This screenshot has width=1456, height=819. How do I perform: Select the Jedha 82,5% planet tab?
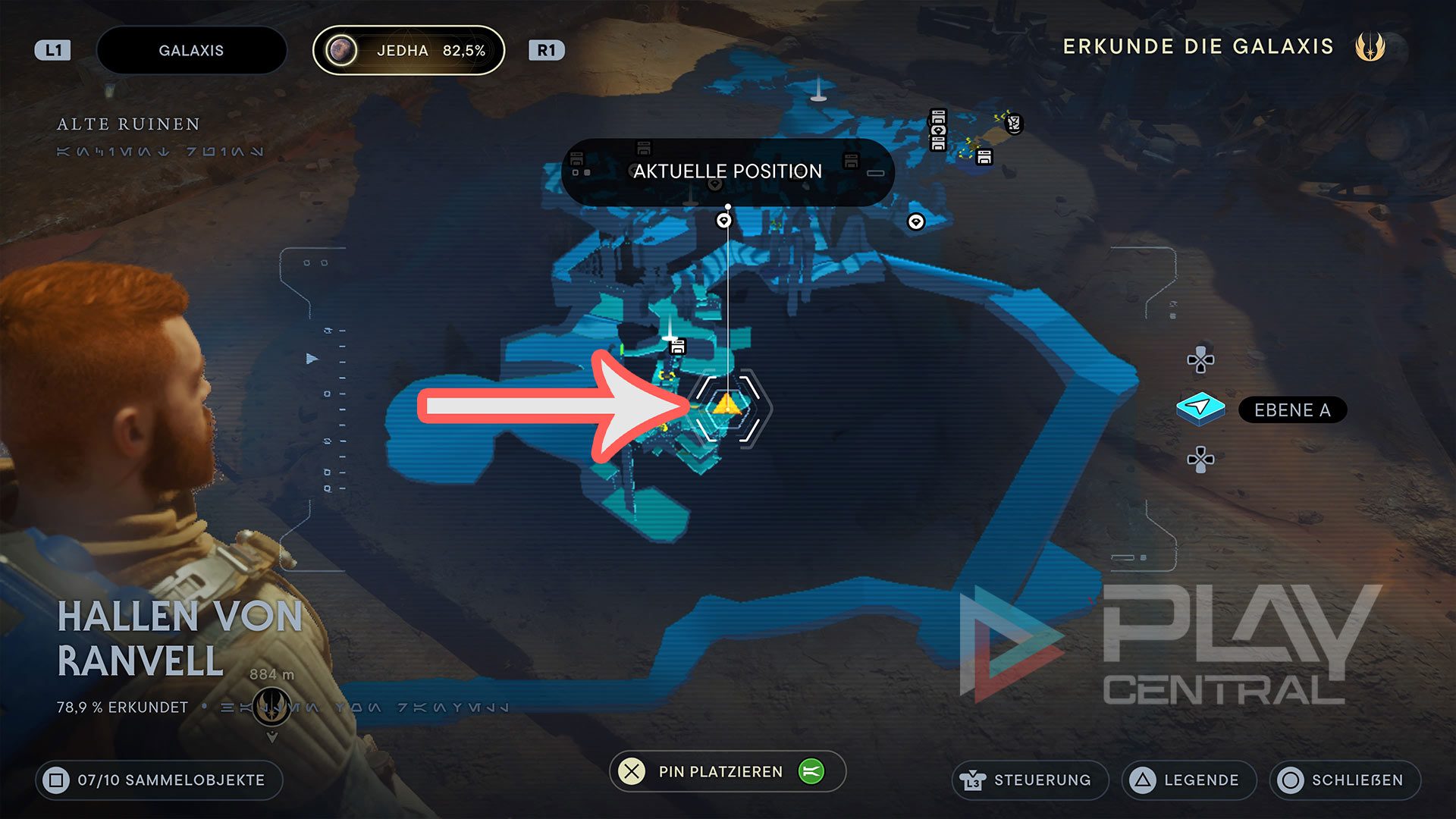(x=409, y=51)
